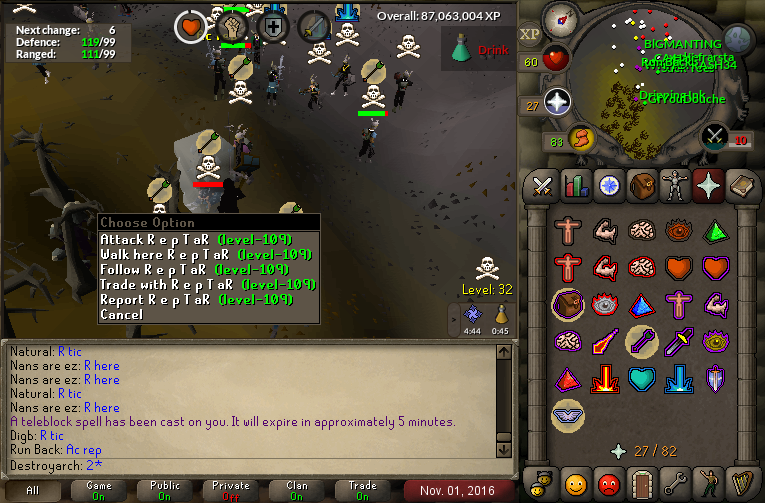Open the combat options crossed-swords tab

pyautogui.click(x=542, y=186)
